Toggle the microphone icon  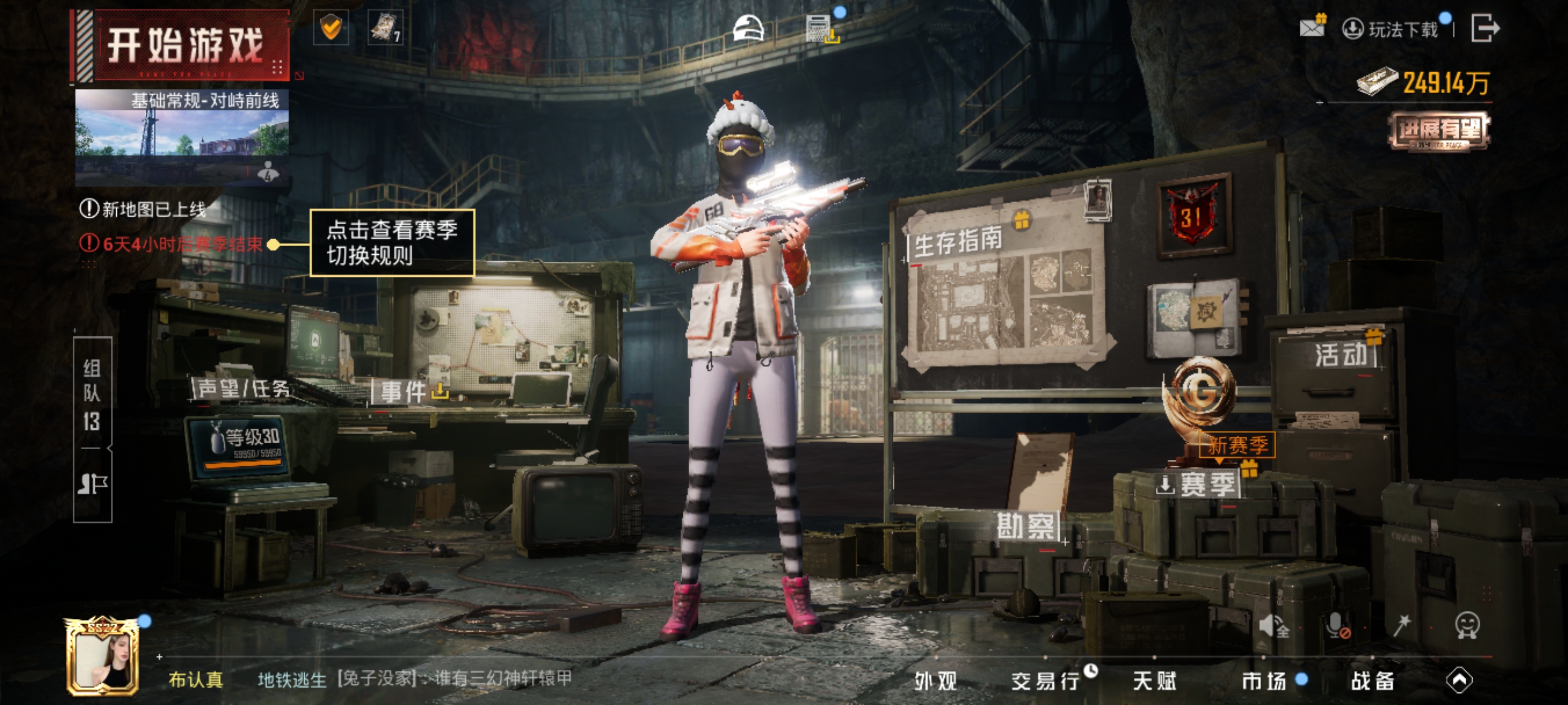[1337, 625]
